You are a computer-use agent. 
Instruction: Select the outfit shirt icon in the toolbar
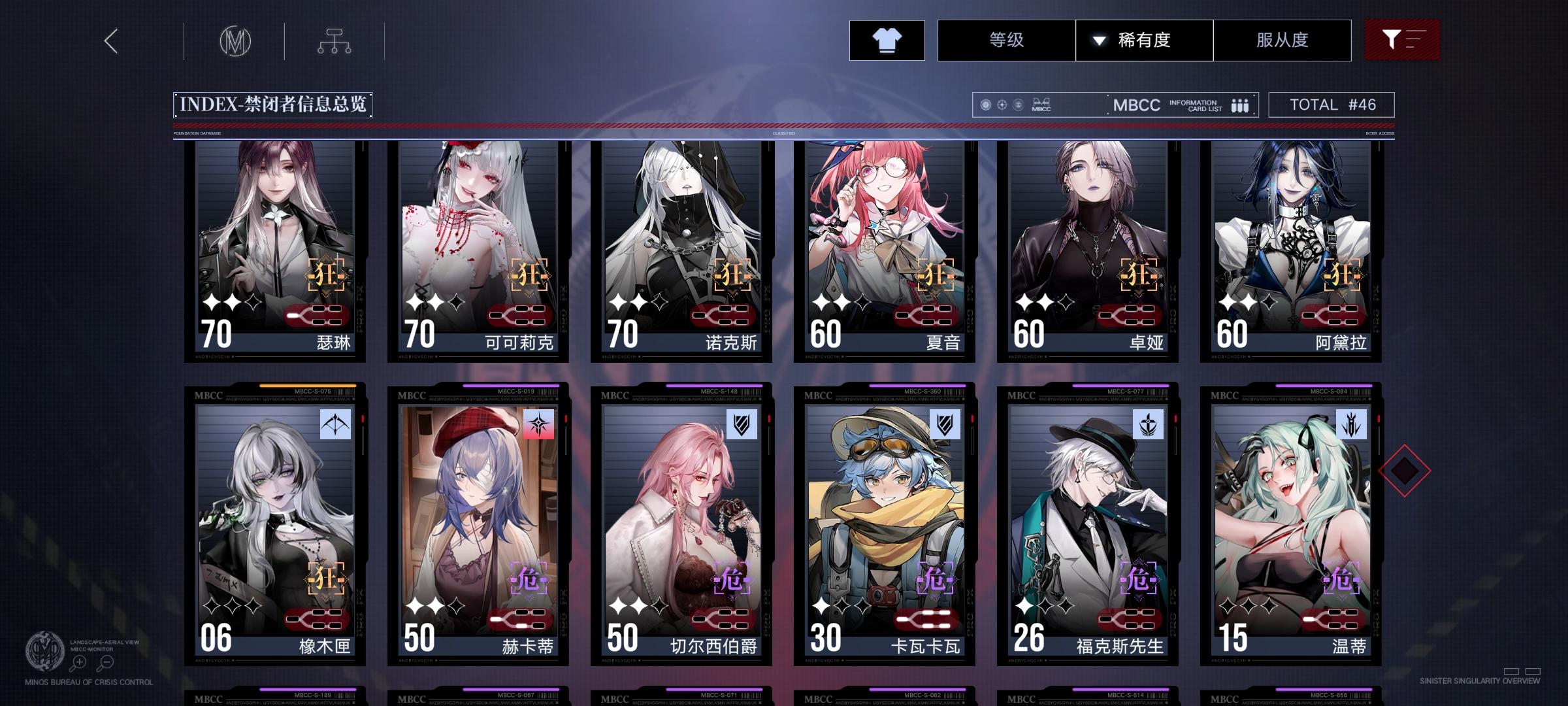(887, 40)
